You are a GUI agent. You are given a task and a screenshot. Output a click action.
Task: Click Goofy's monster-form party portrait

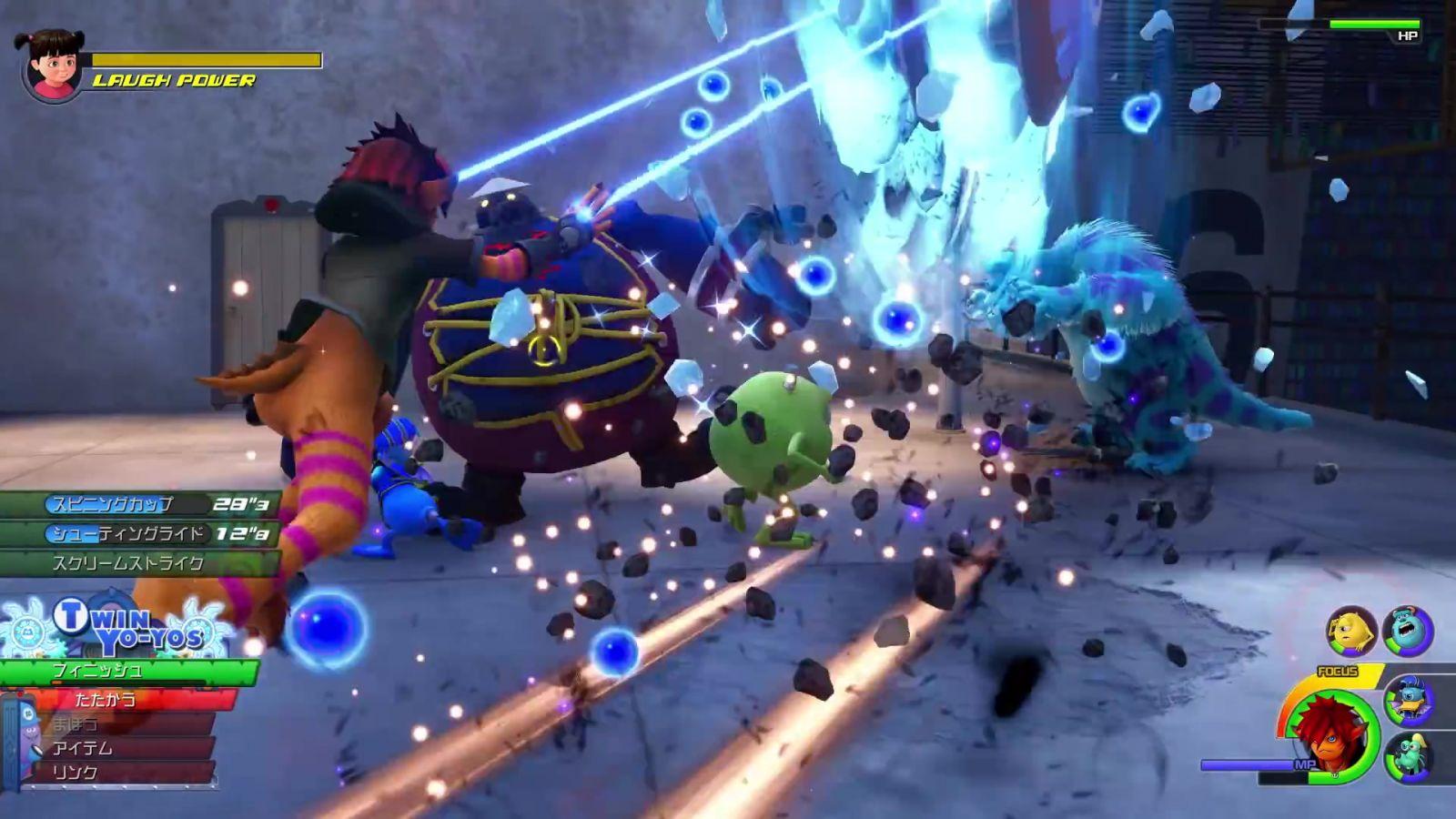click(1410, 757)
